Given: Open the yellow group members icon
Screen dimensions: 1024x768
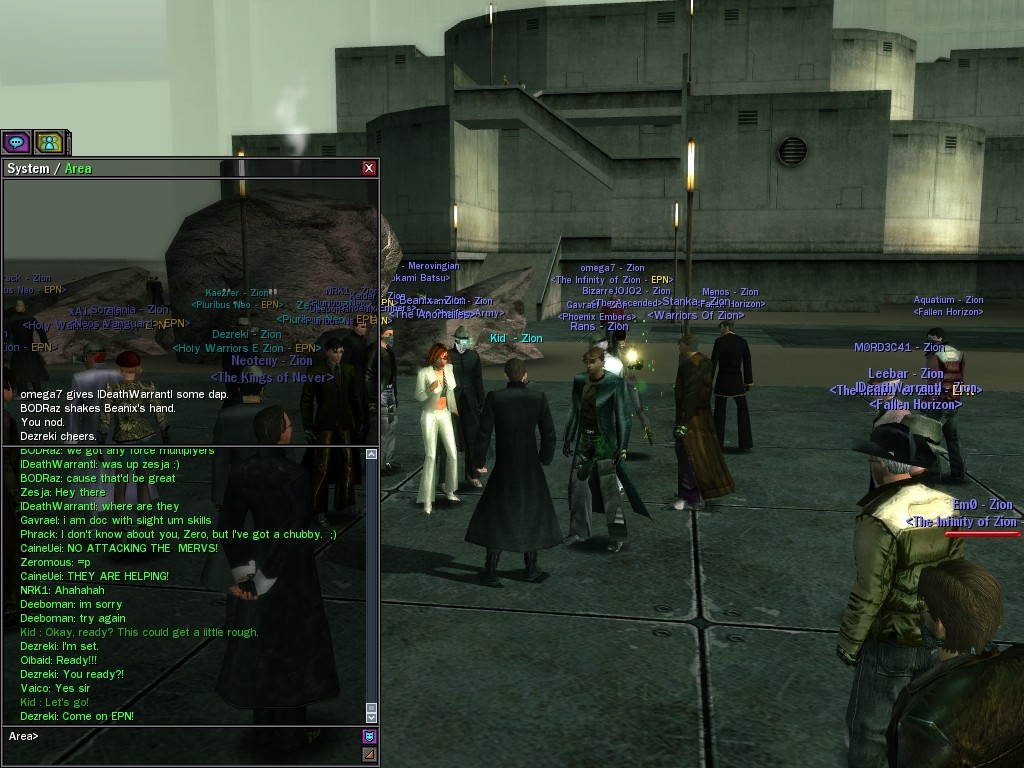Looking at the screenshot, I should click(x=48, y=143).
